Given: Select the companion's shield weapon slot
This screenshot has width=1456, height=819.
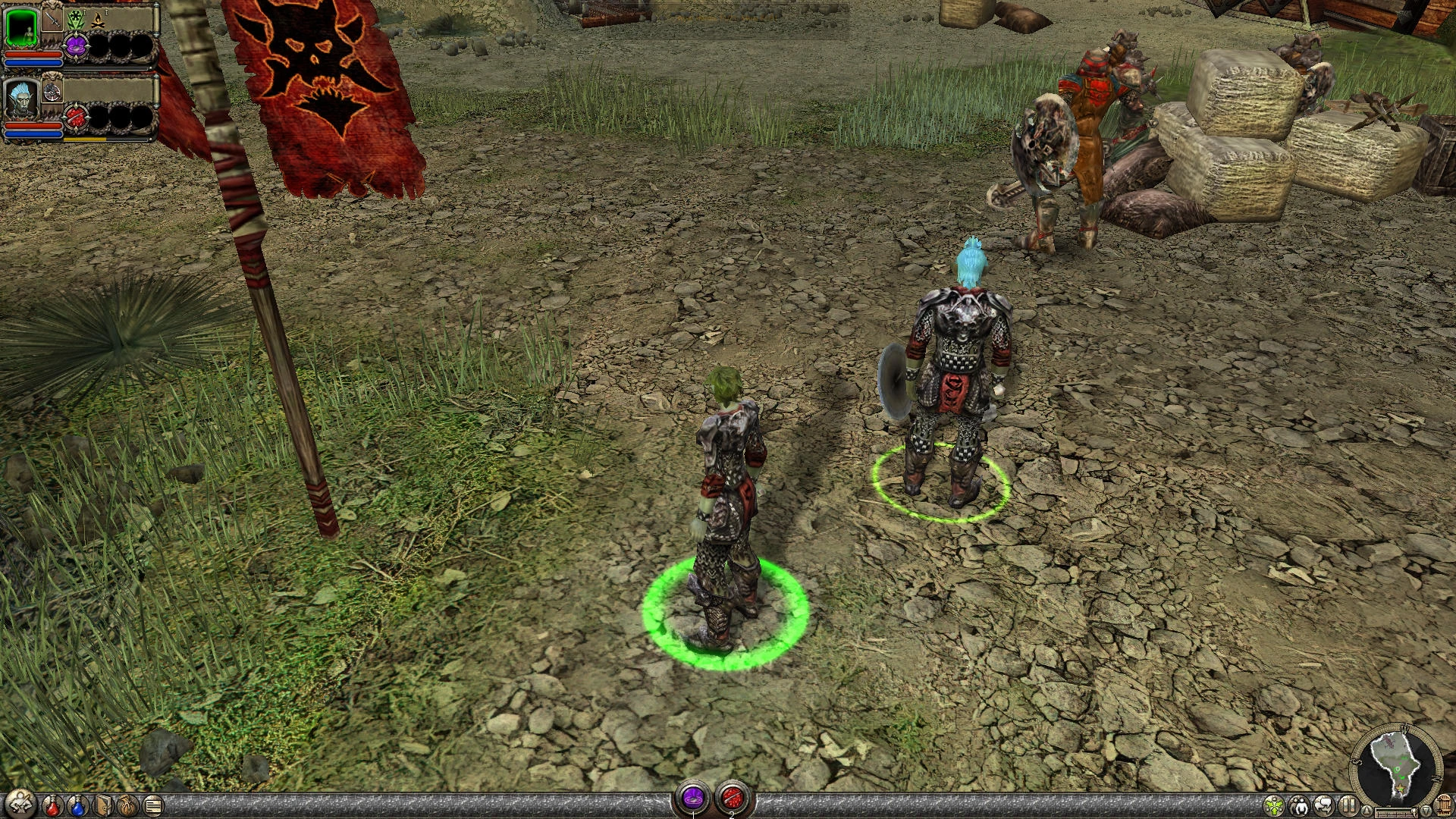Looking at the screenshot, I should pos(52,91).
